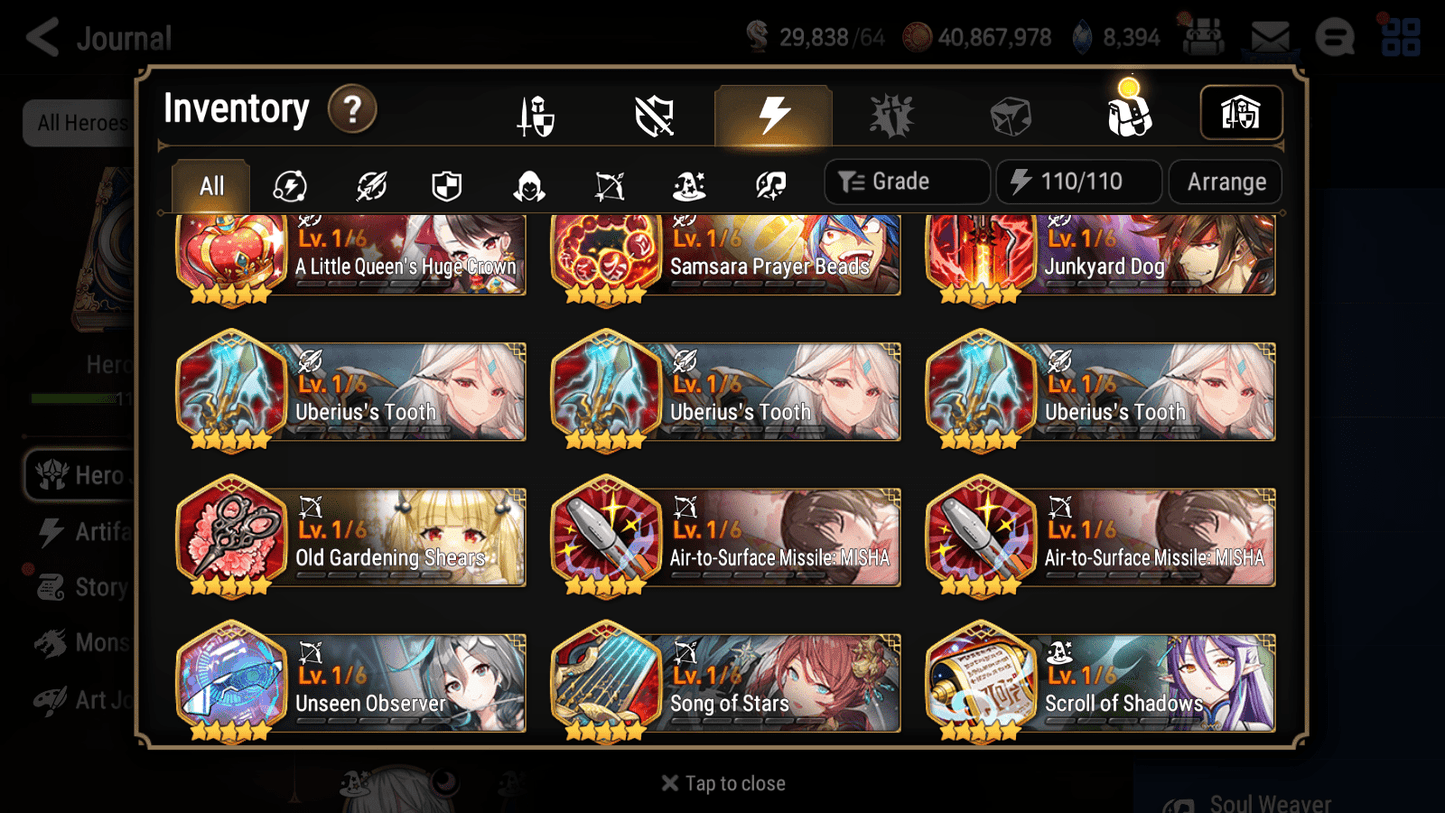Switch to the Artifact lightning tab
Viewport: 1445px width, 813px height.
tap(774, 114)
